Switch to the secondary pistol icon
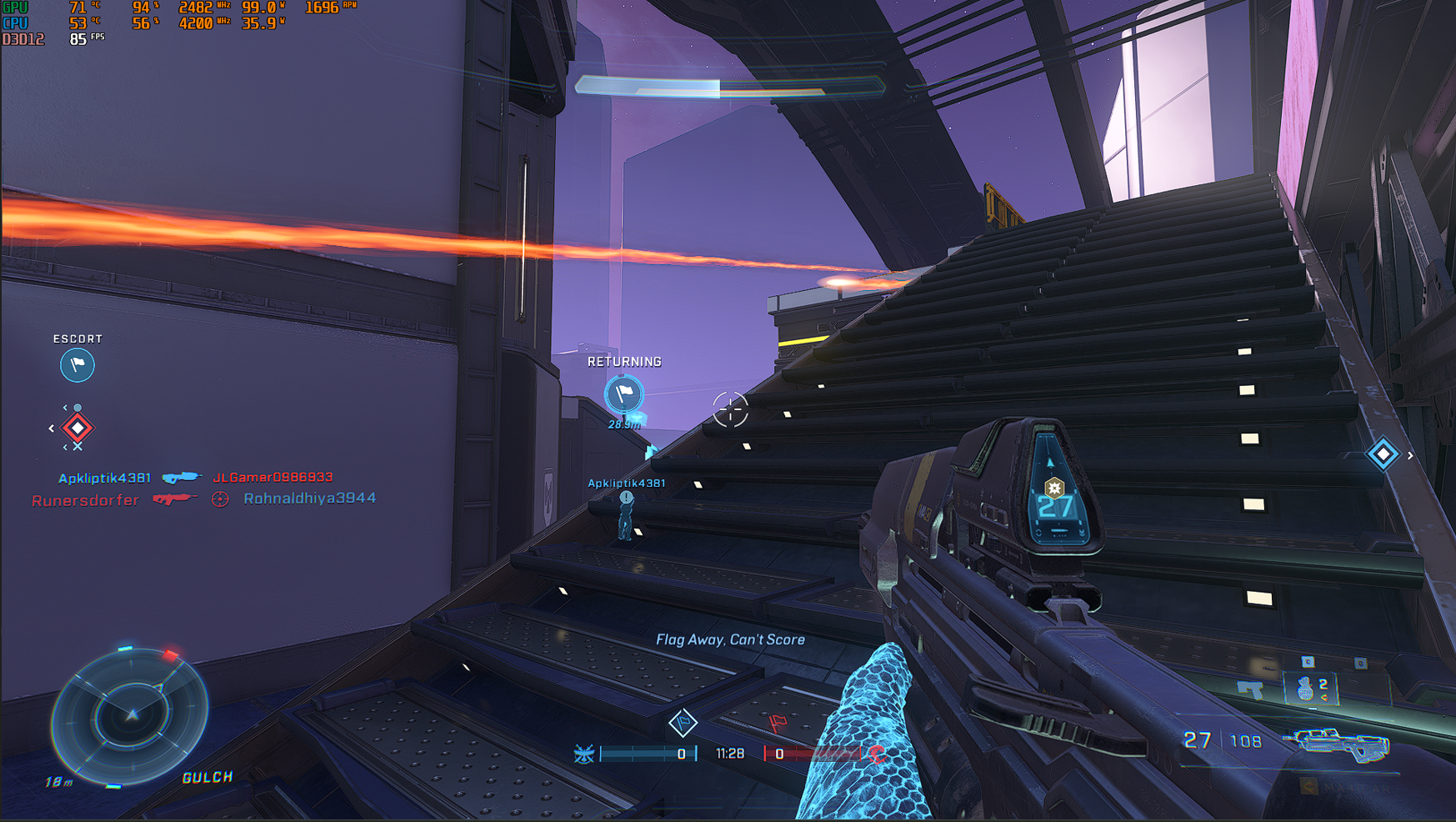 click(x=1250, y=689)
